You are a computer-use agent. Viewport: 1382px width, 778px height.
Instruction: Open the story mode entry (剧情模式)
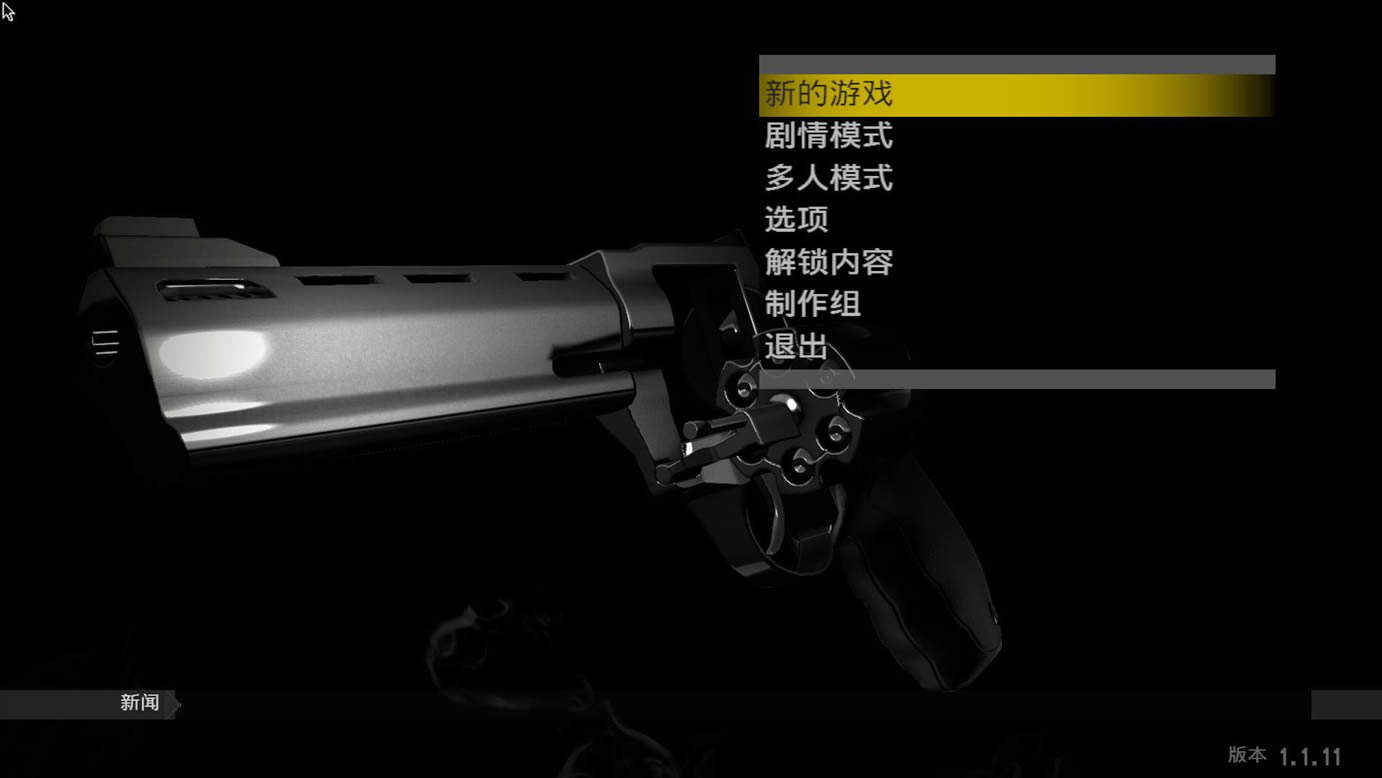[829, 136]
